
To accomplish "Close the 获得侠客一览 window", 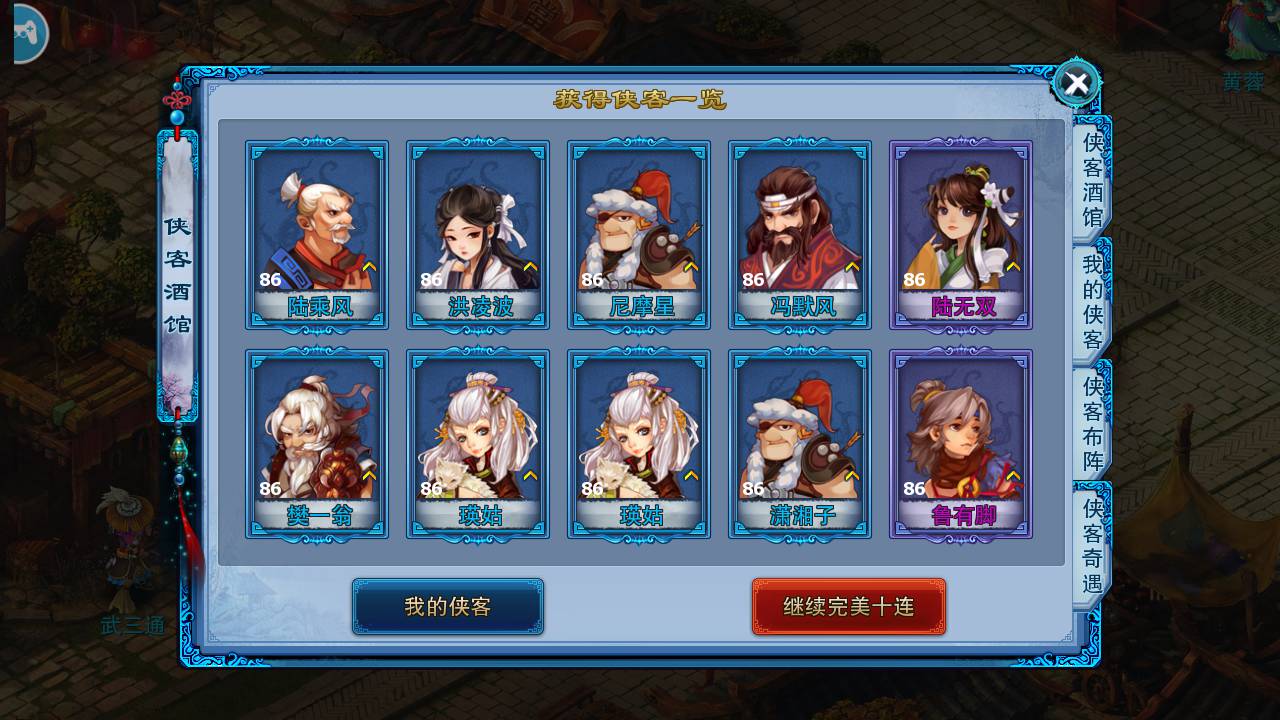I will tap(1076, 84).
